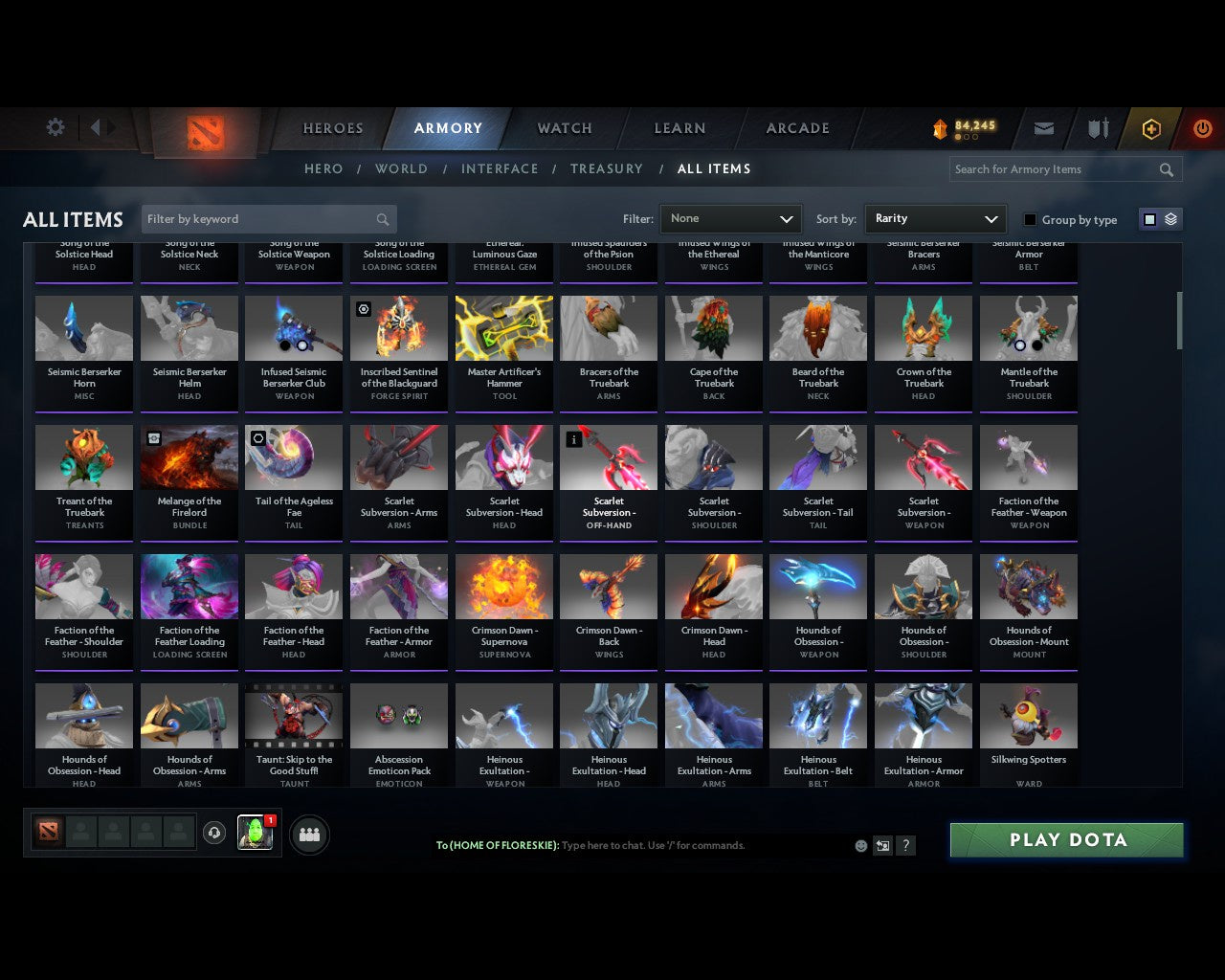This screenshot has height=980, width=1225.
Task: Open the Dota Plus hexagon icon
Action: pos(1150,128)
